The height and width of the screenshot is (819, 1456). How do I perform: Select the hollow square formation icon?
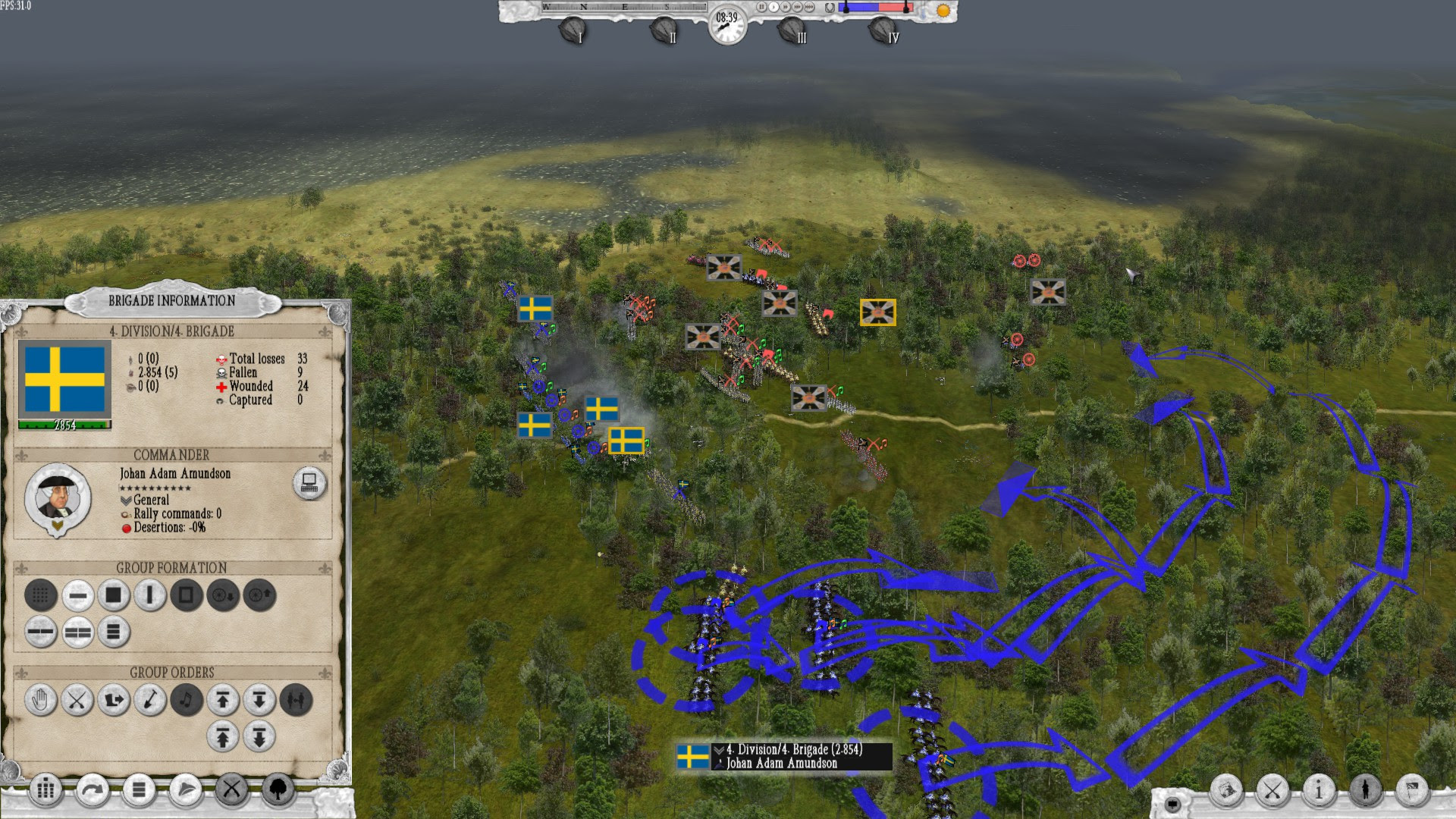185,596
